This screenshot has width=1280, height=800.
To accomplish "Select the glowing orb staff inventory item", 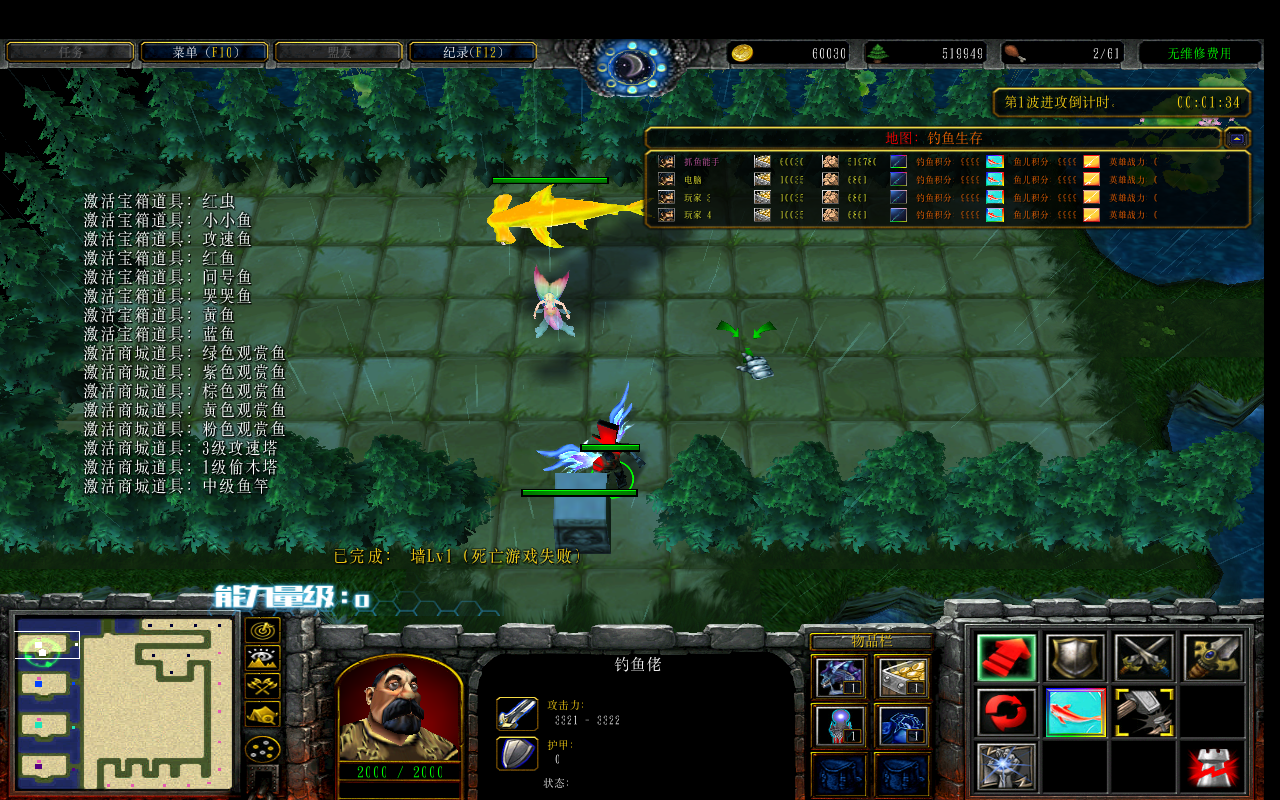I will click(x=839, y=726).
